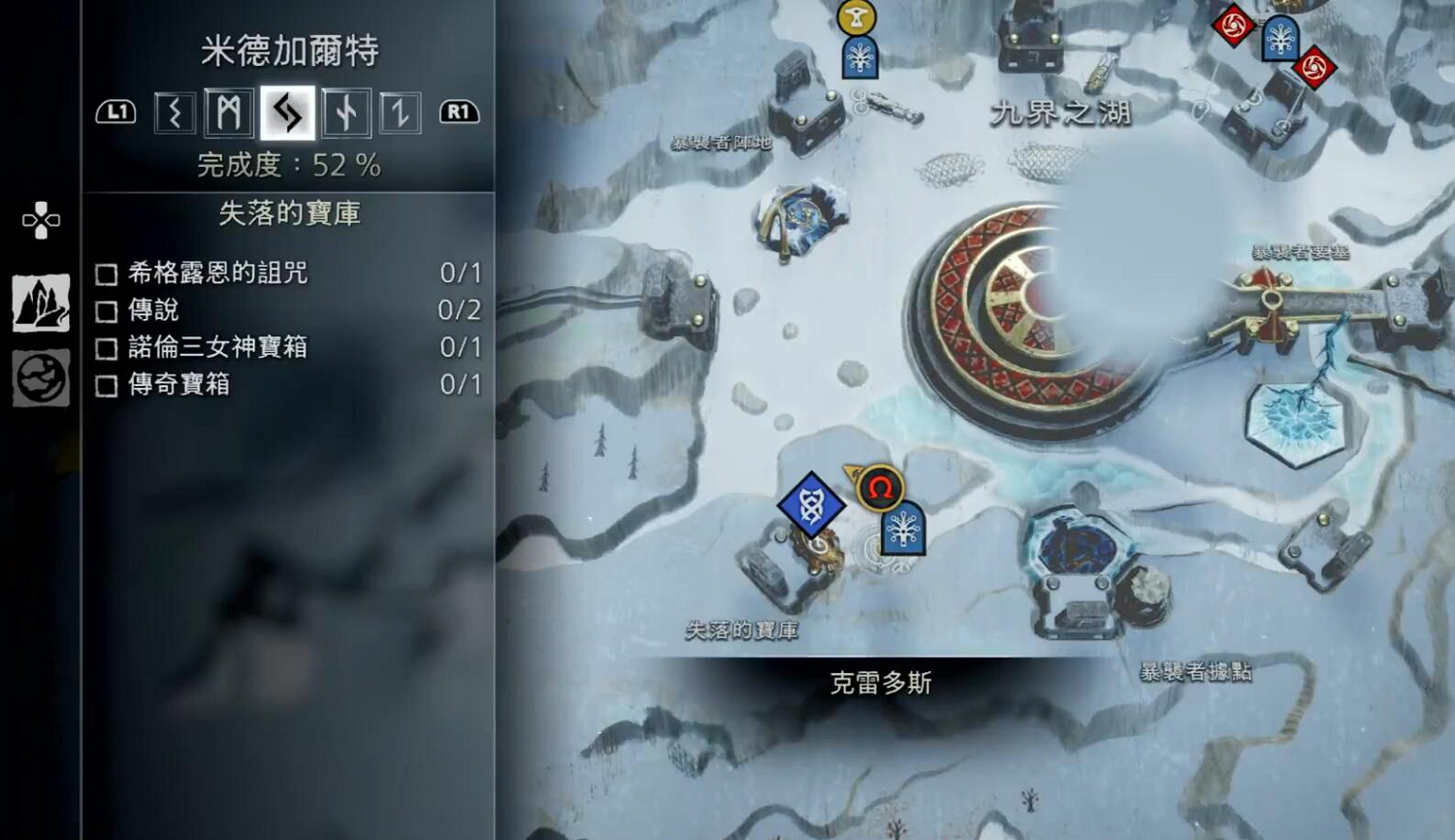Click the yellow anvil shop icon at map top

point(856,16)
